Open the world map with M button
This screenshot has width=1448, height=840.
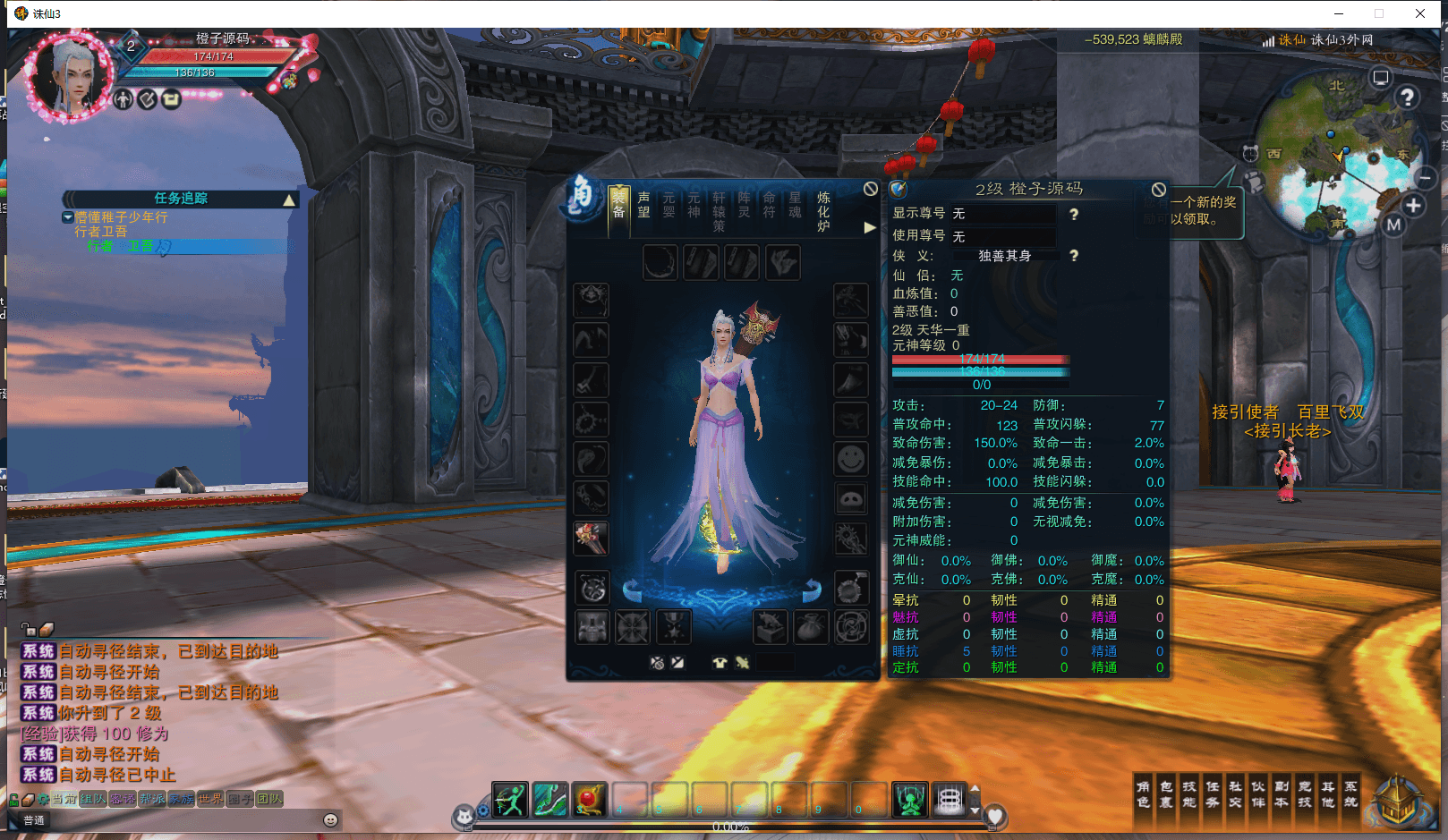tap(1393, 225)
